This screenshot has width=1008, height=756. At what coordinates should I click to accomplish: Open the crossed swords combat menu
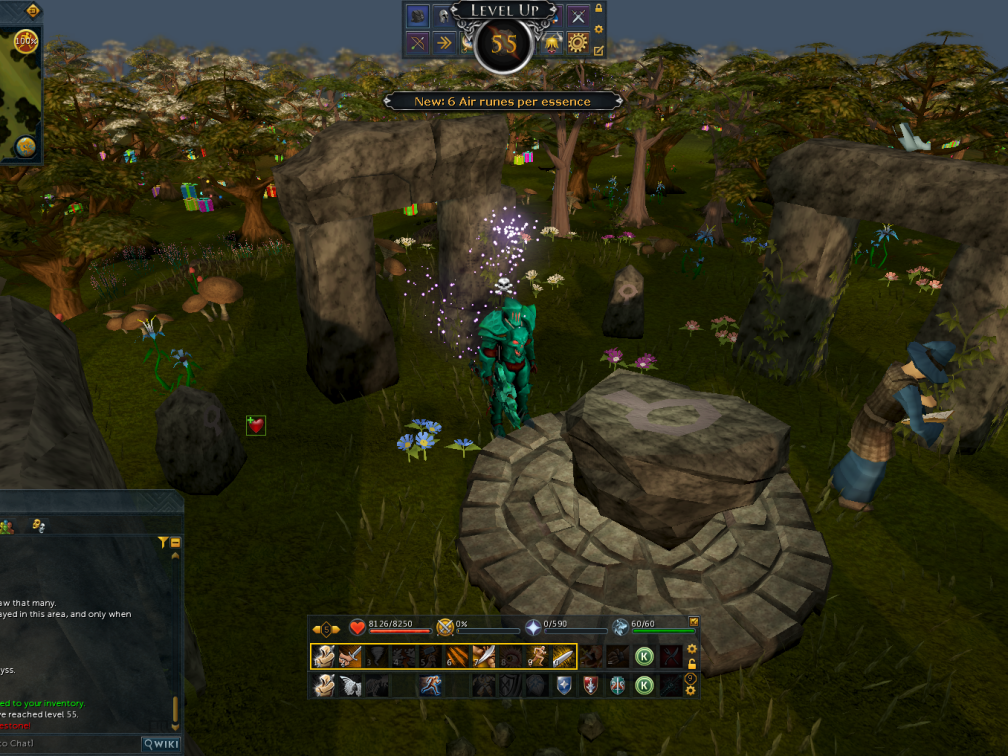(578, 16)
